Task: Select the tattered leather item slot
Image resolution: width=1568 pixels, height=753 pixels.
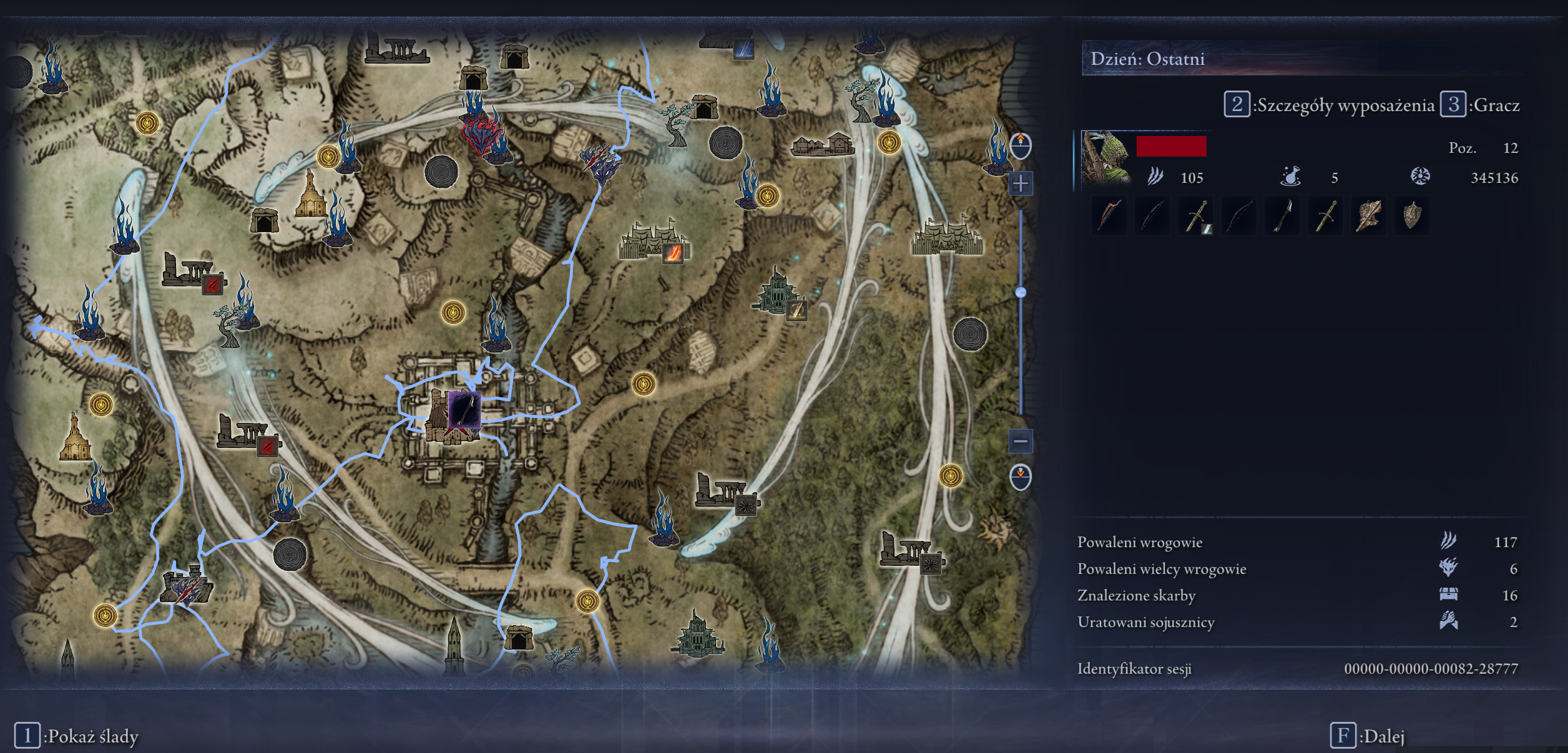Action: [1368, 216]
